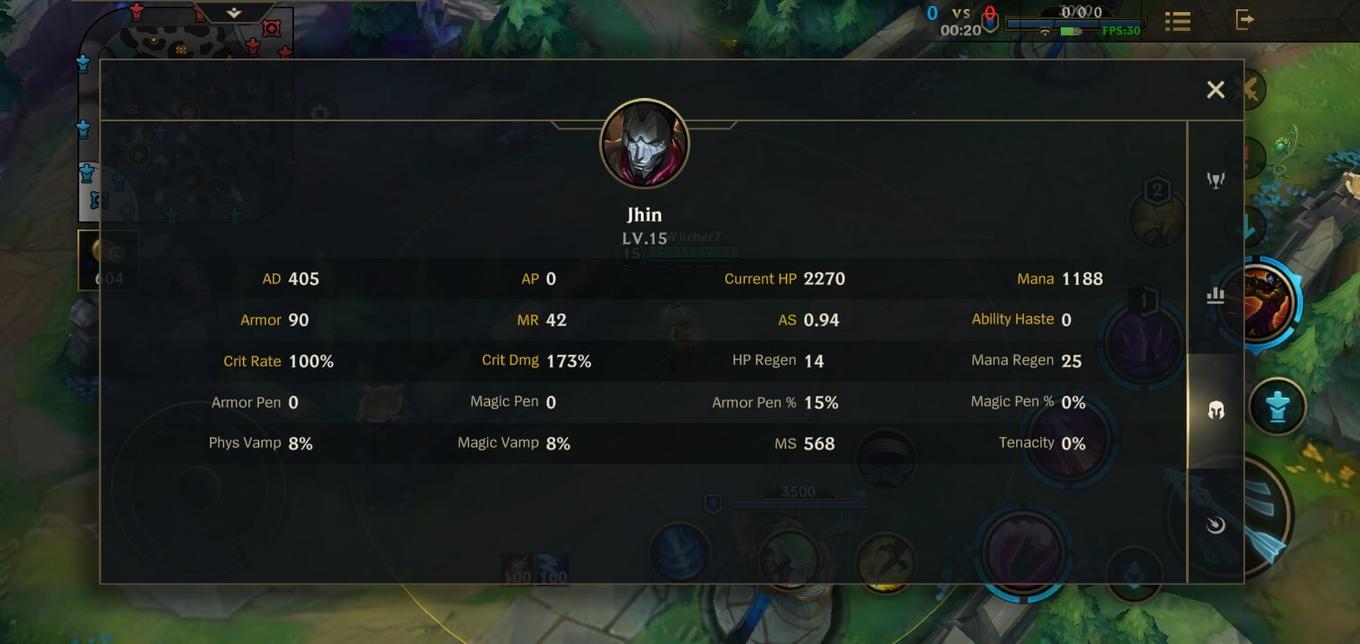This screenshot has width=1360, height=644.
Task: Close the Jhin stats panel
Action: 1215,90
